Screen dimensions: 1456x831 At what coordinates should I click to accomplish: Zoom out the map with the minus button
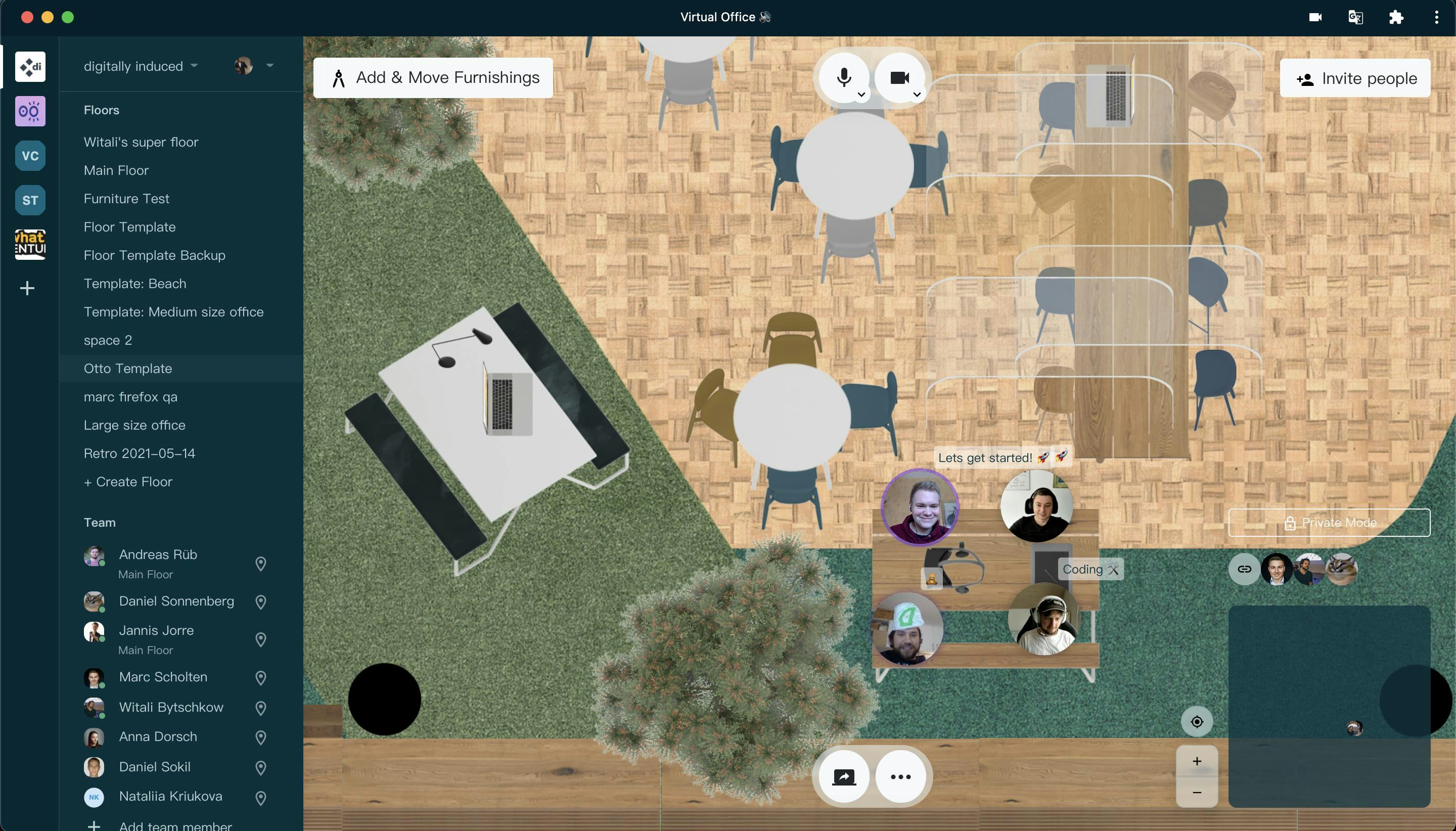tap(1196, 792)
